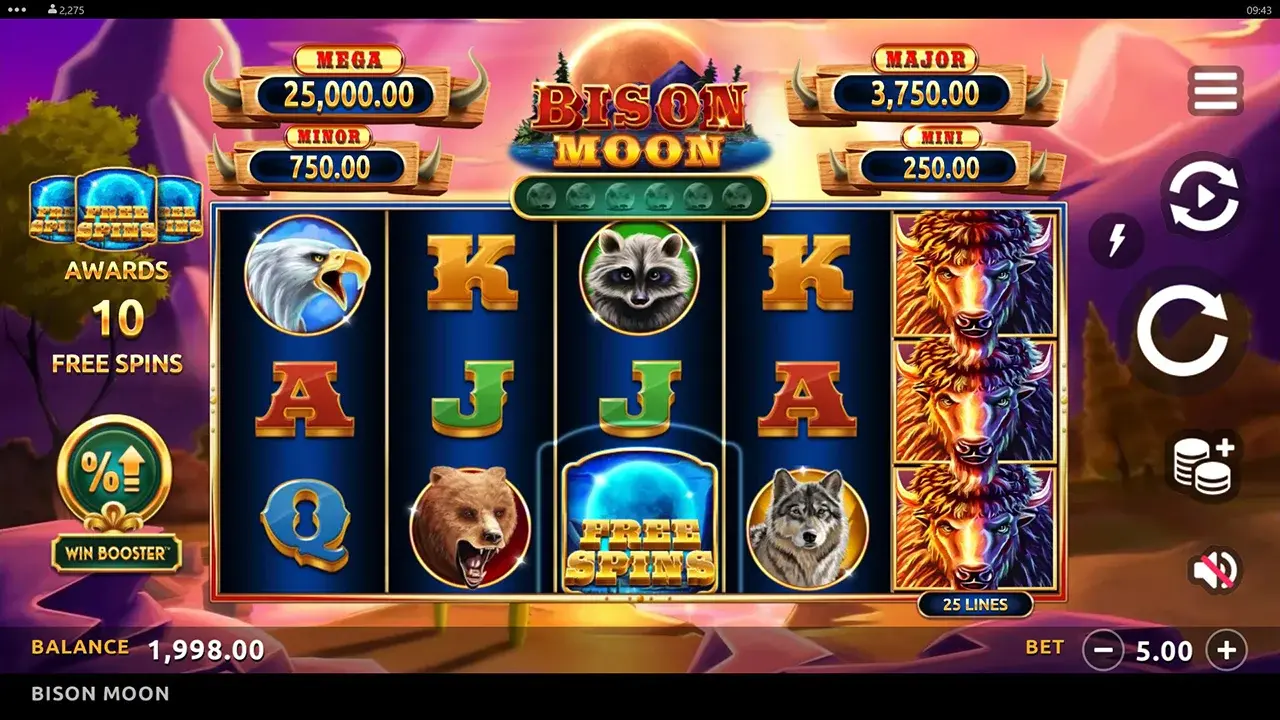Open bet amount selector showing 5.00
This screenshot has width=1280, height=720.
pos(1163,648)
